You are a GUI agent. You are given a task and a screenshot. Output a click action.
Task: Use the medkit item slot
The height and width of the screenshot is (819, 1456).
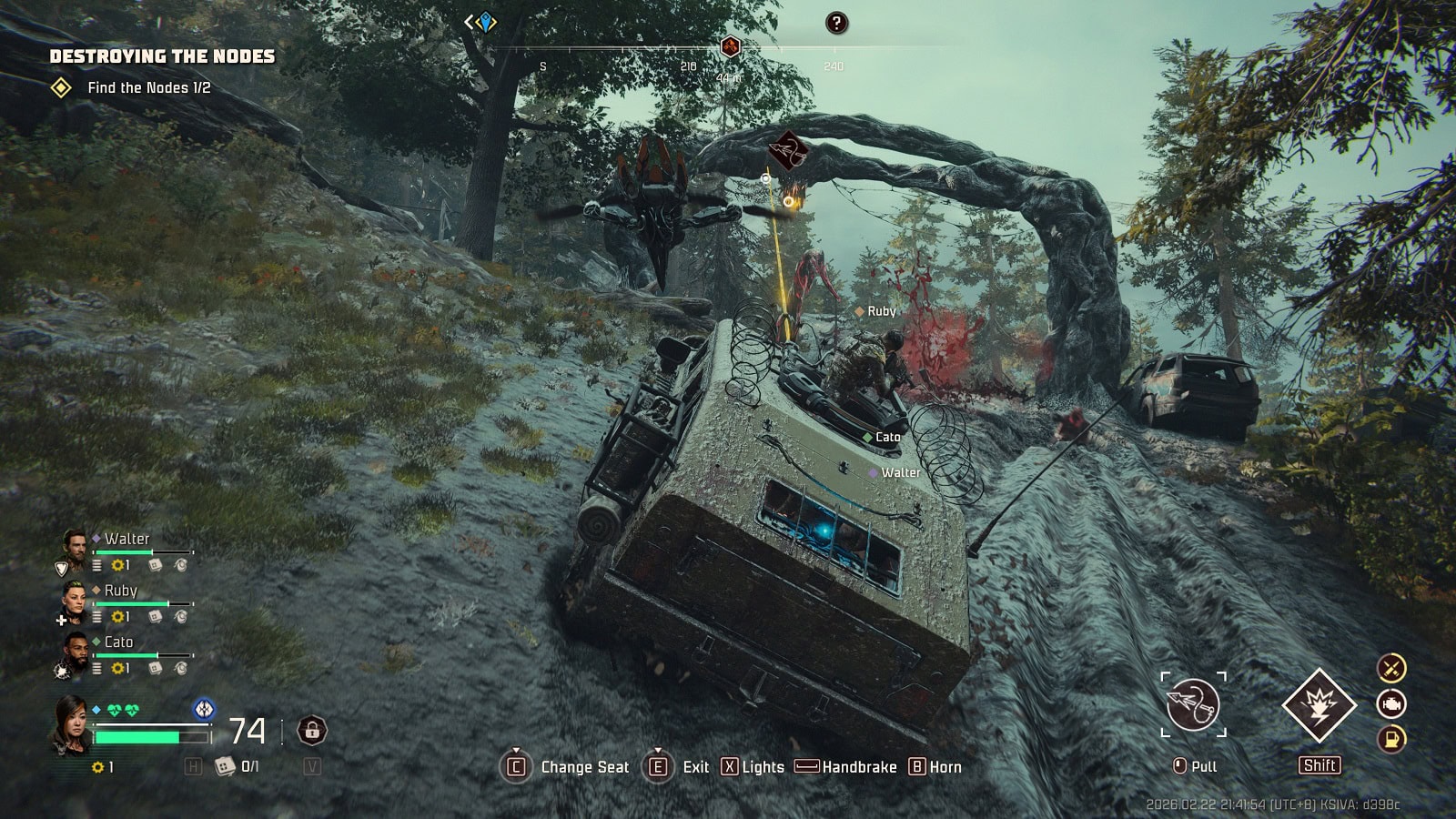point(224,767)
